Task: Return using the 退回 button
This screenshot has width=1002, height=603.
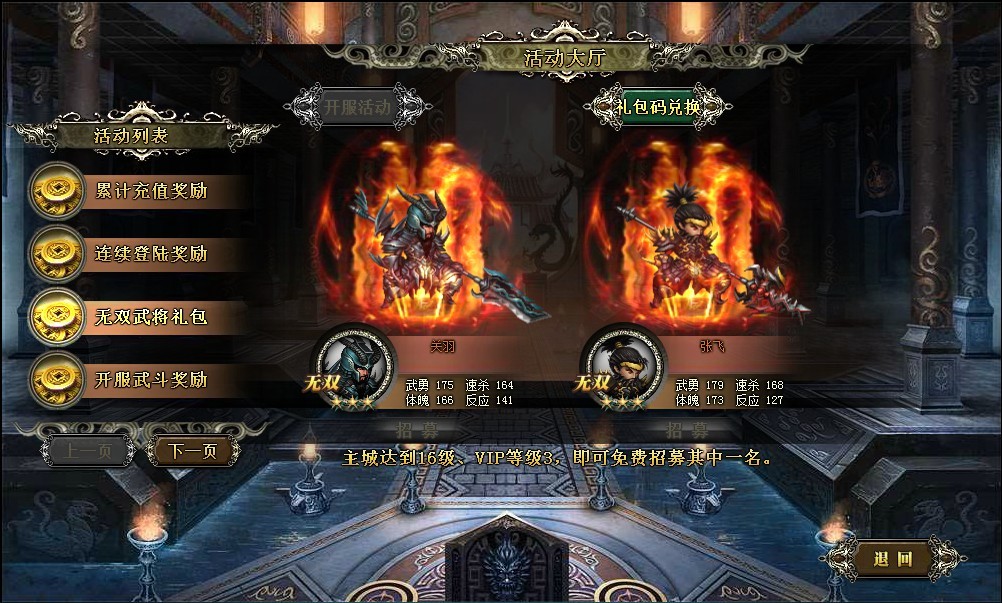Action: [893, 559]
